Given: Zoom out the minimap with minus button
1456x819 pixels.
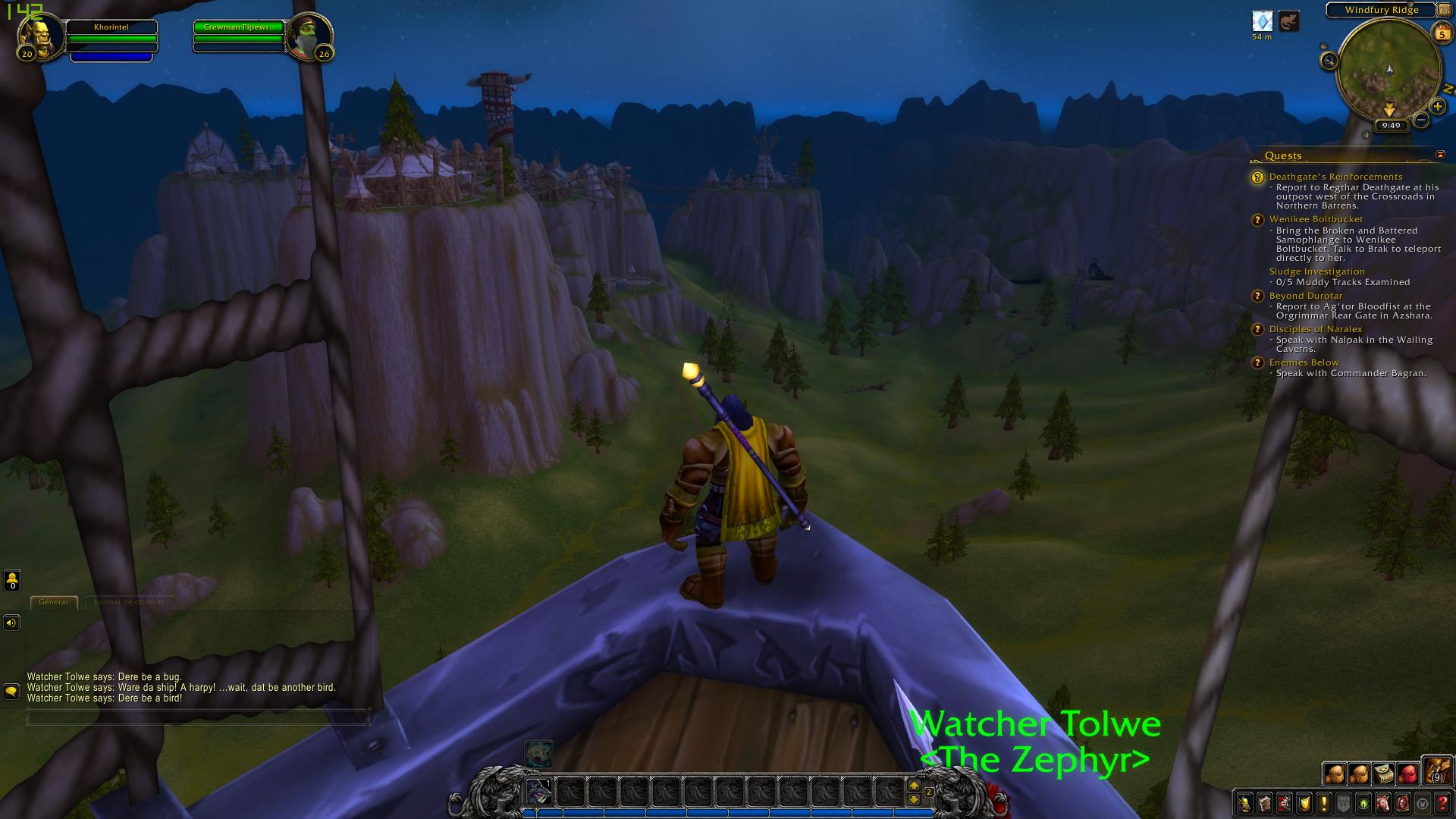Looking at the screenshot, I should click(1421, 120).
